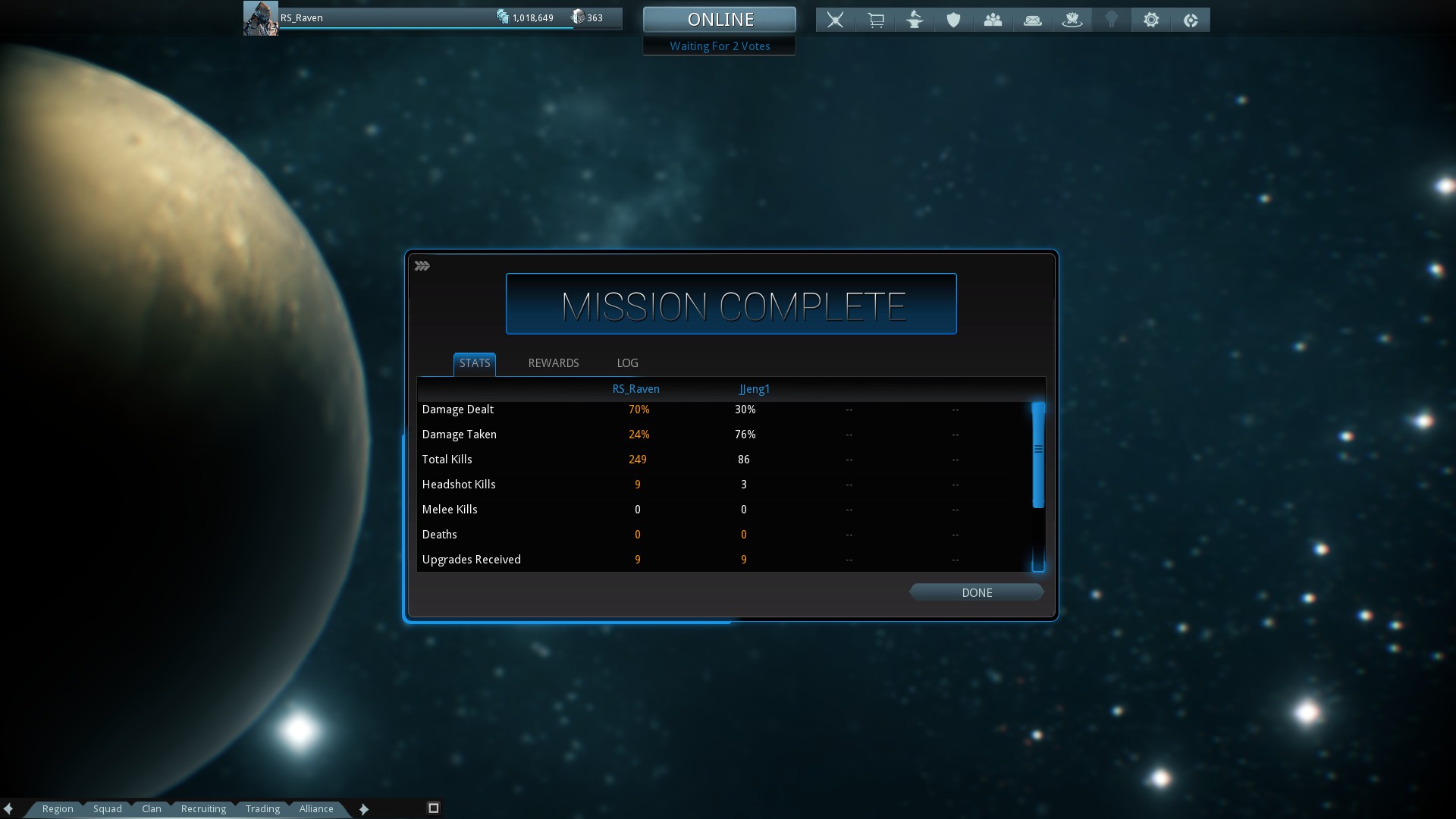Screen dimensions: 1456x819
Task: Select the STATS tab
Action: tap(475, 363)
